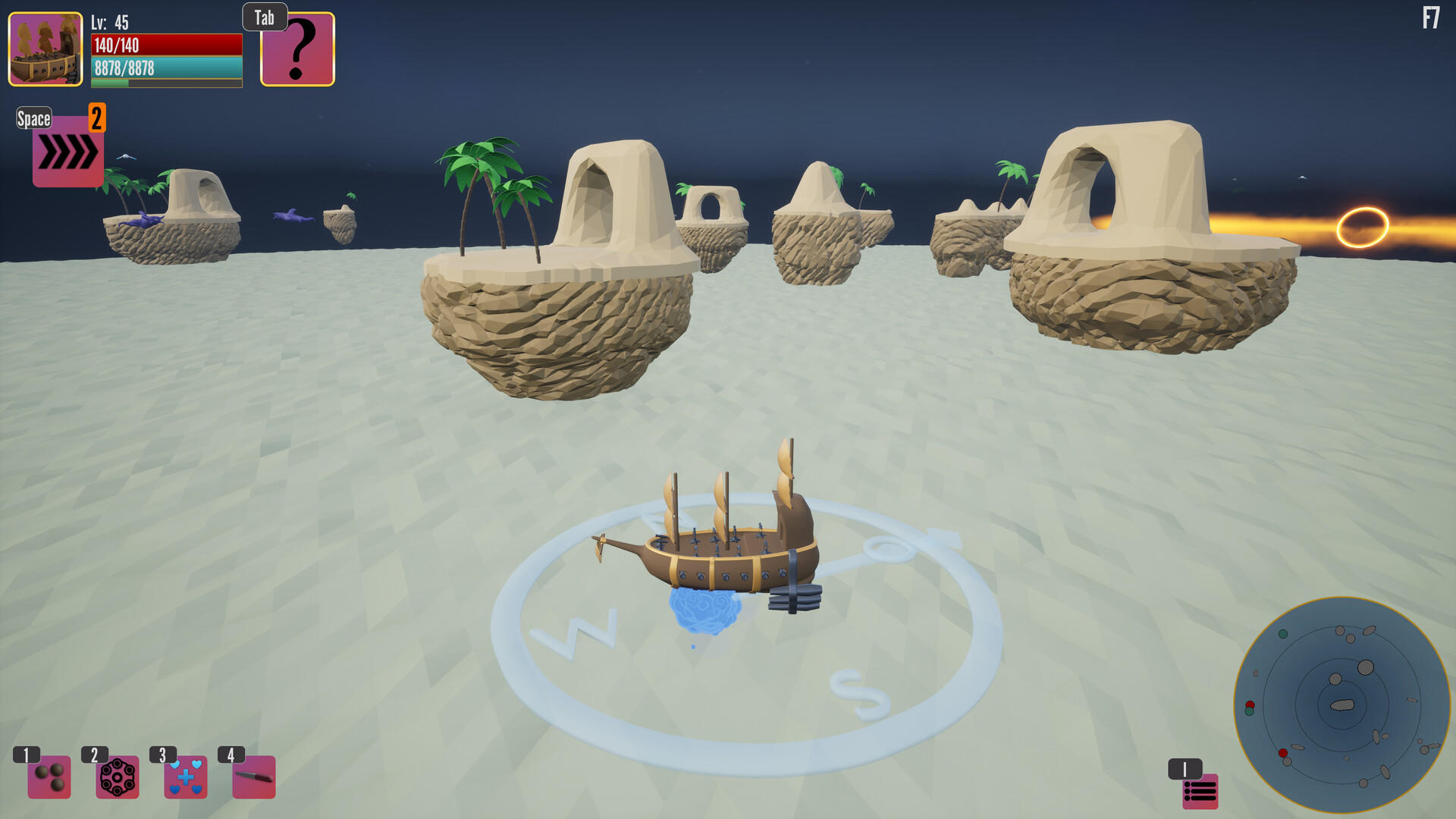The height and width of the screenshot is (819, 1456).
Task: Click the red health bar showing 140/140
Action: coord(165,45)
